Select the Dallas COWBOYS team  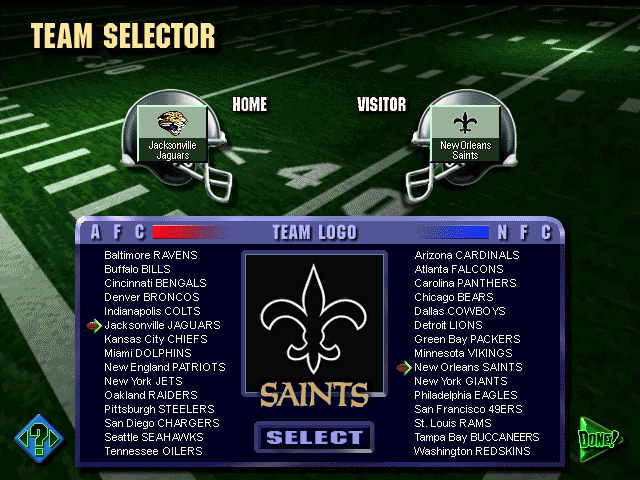[x=460, y=311]
